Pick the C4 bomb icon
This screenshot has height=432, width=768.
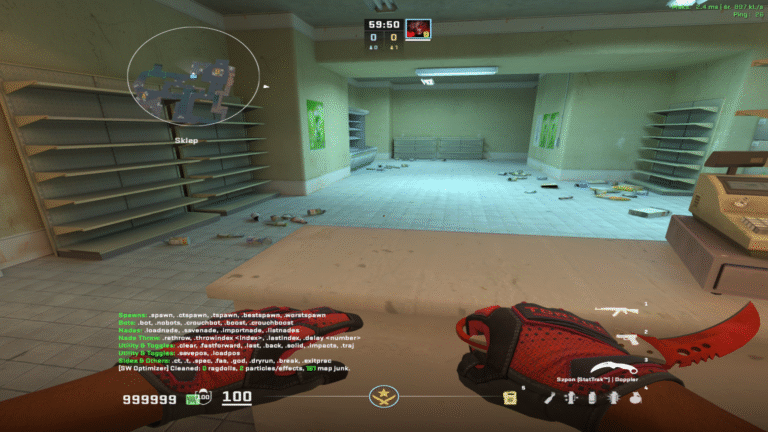tap(510, 397)
